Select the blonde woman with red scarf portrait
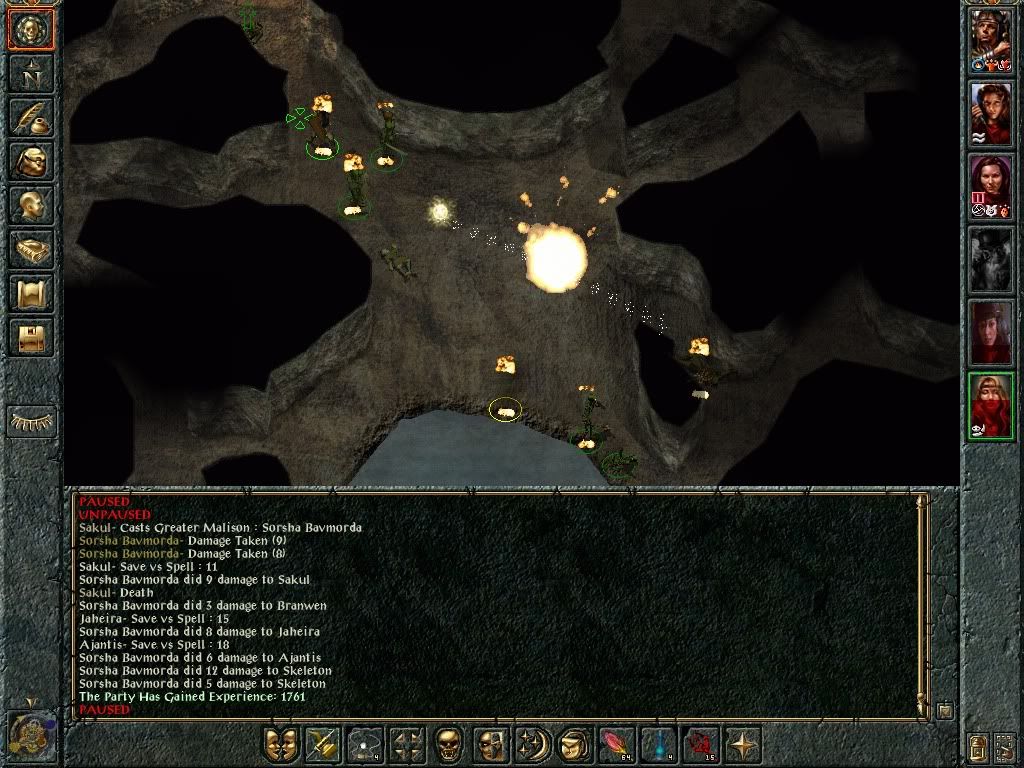This screenshot has height=768, width=1024. (991, 407)
